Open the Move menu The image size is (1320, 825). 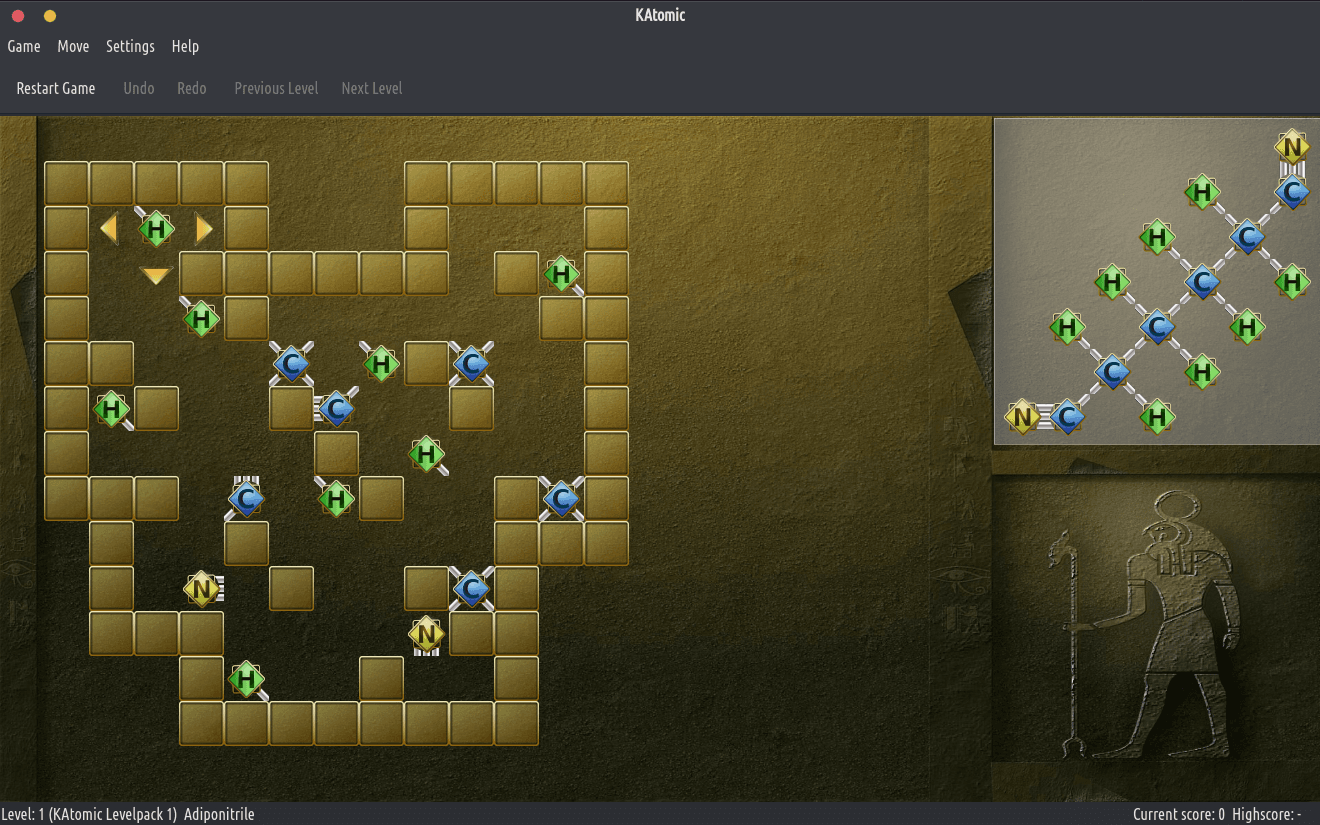pyautogui.click(x=73, y=46)
